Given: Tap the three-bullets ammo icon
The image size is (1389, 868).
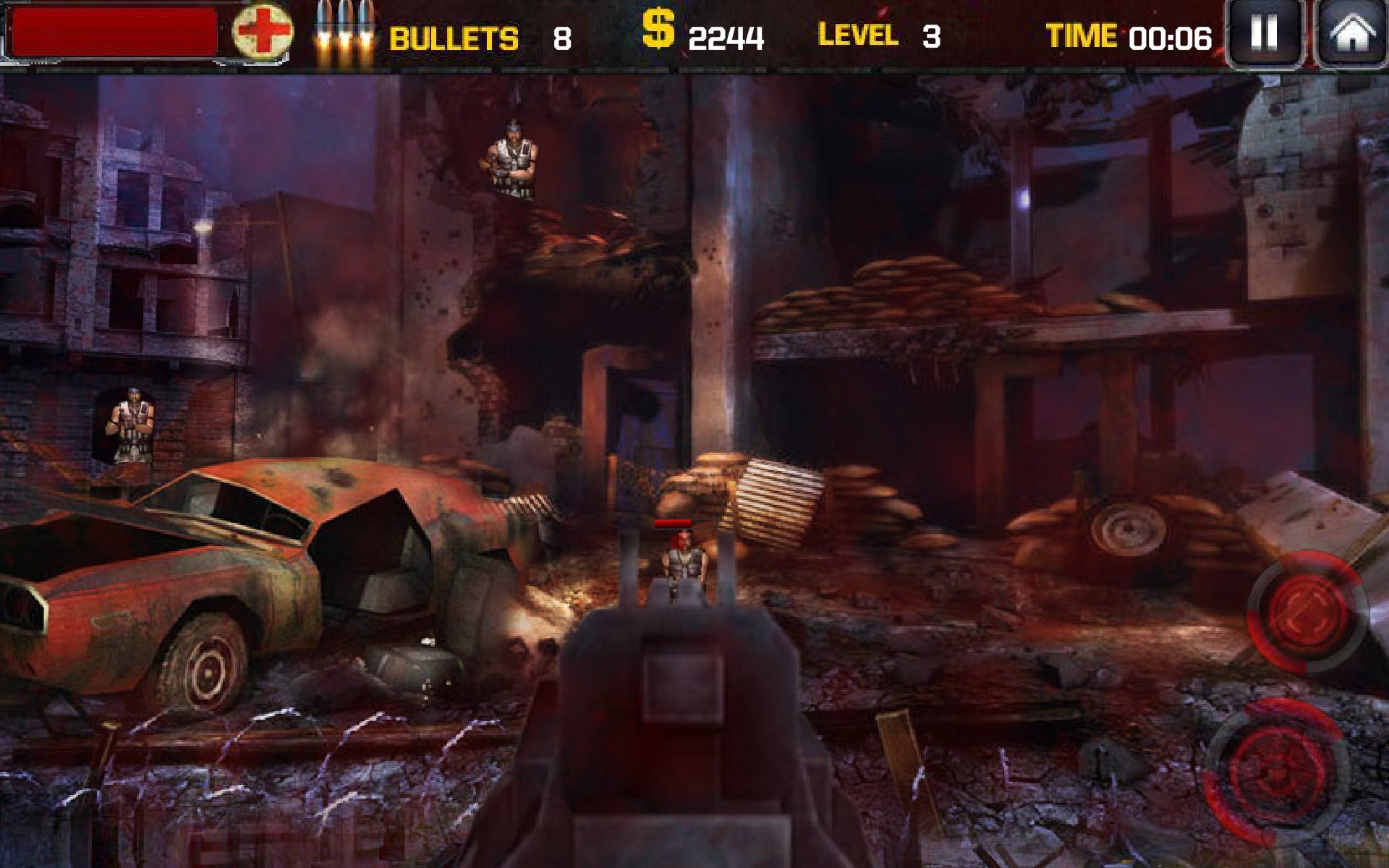Looking at the screenshot, I should click(344, 33).
